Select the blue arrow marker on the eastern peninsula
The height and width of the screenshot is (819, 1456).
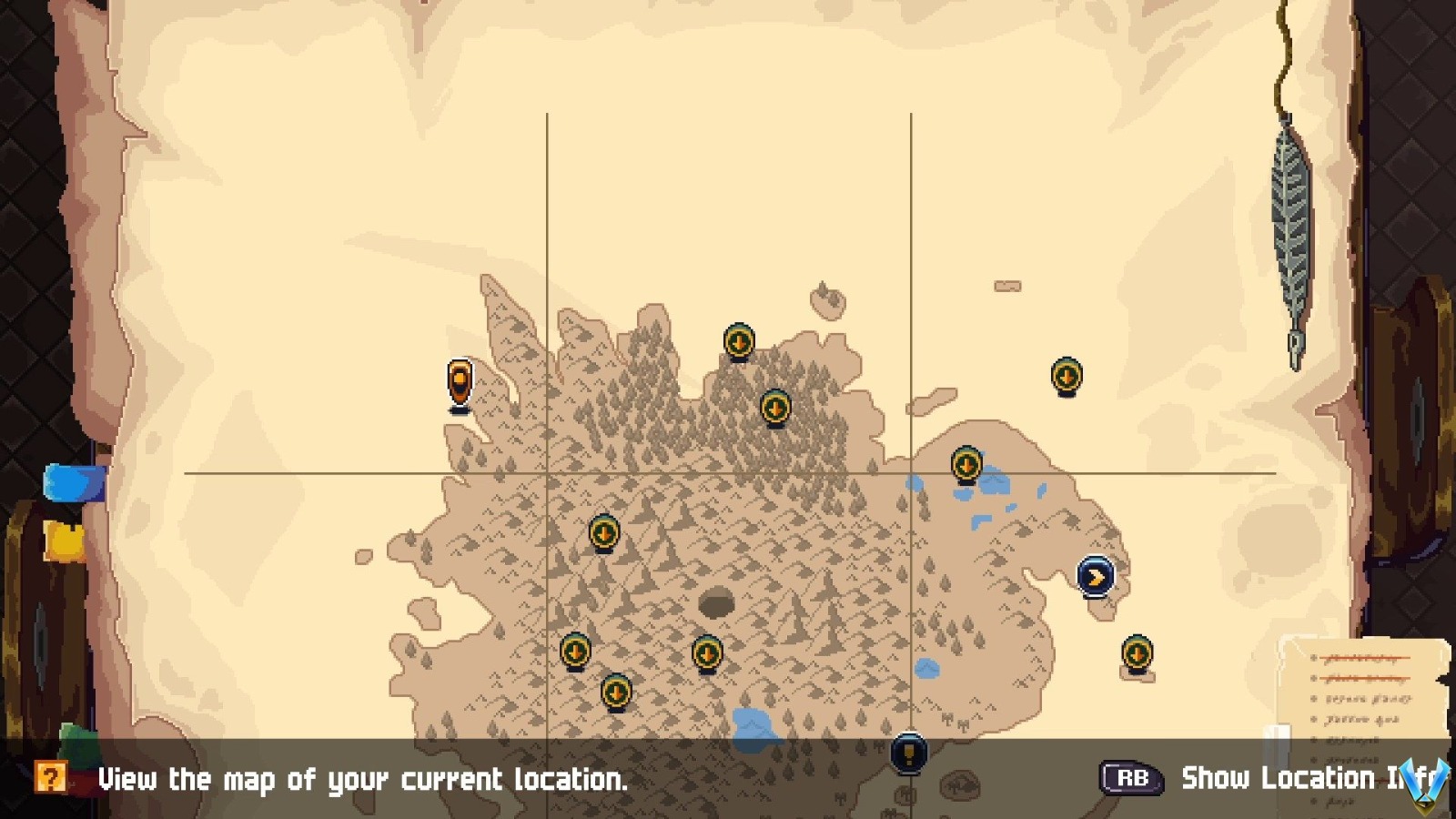[1095, 576]
